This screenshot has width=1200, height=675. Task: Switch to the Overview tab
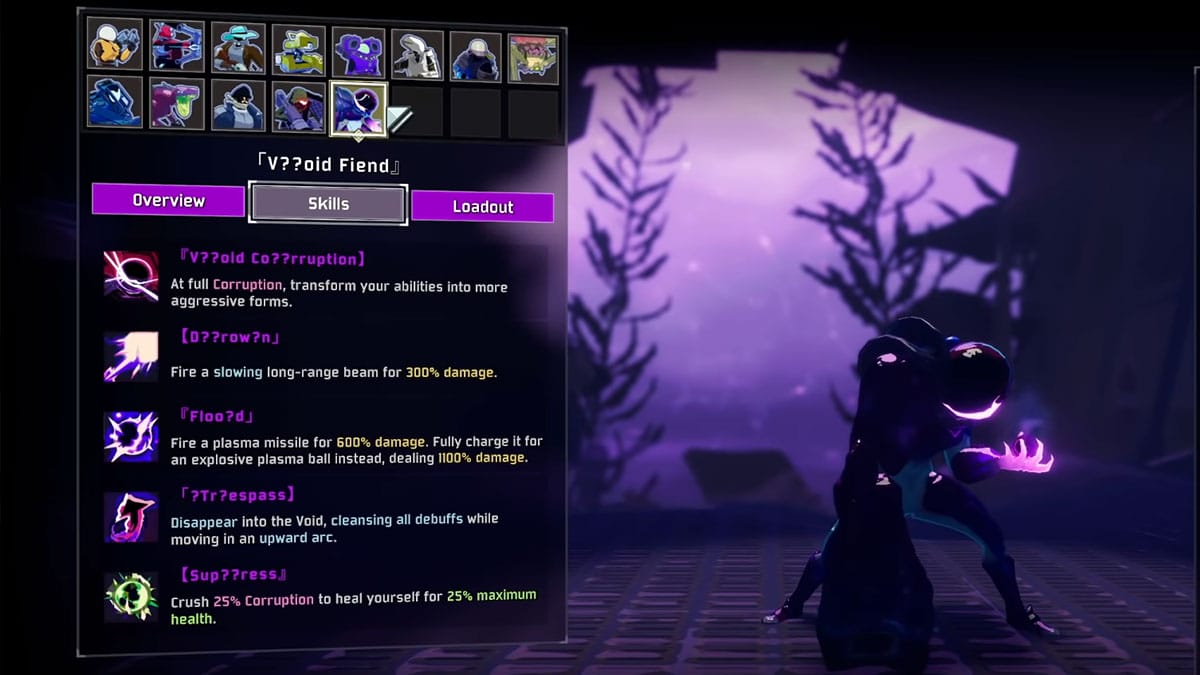168,200
